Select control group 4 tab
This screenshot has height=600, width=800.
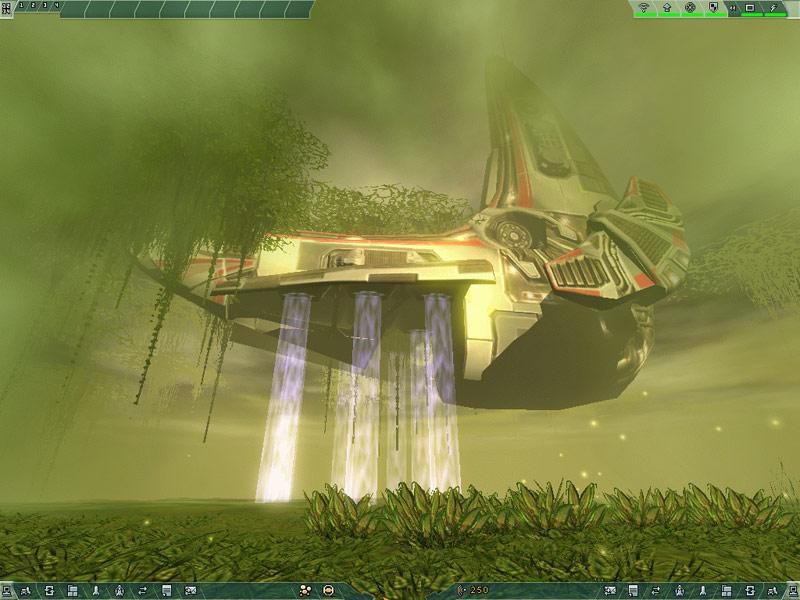(55, 6)
